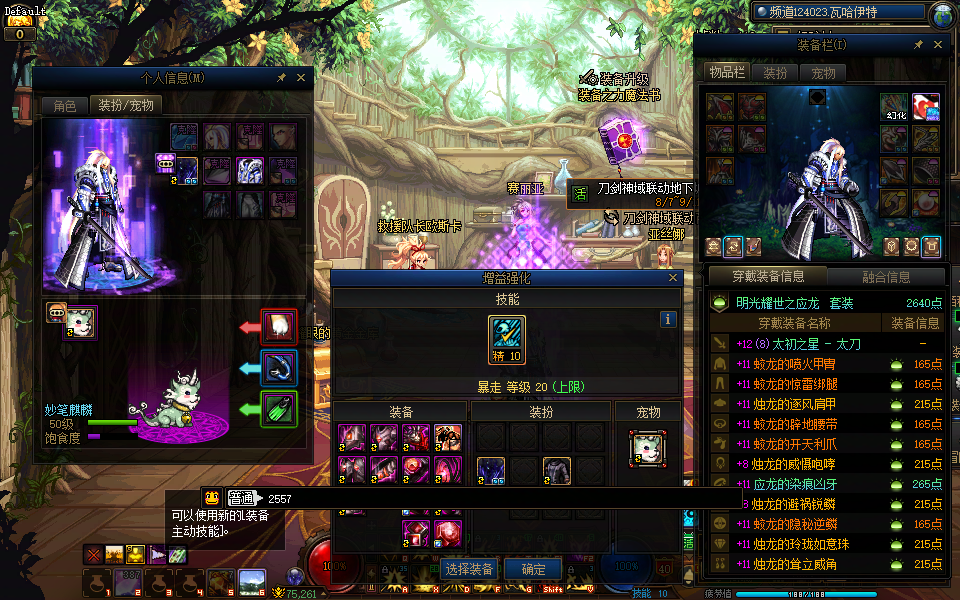Select the 暴走 skill icon
Image resolution: width=960 pixels, height=600 pixels.
pos(507,334)
